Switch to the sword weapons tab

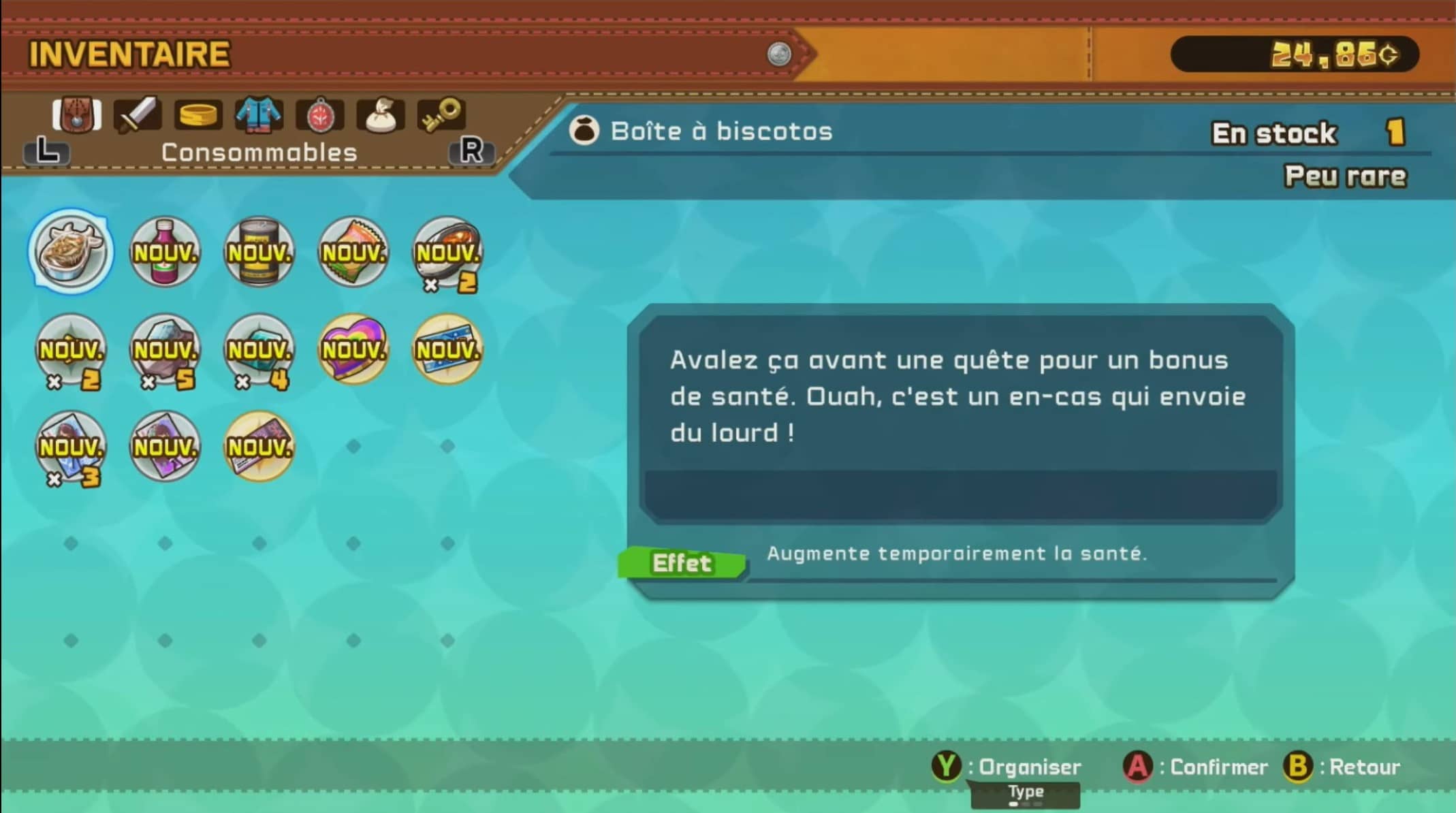(x=137, y=114)
